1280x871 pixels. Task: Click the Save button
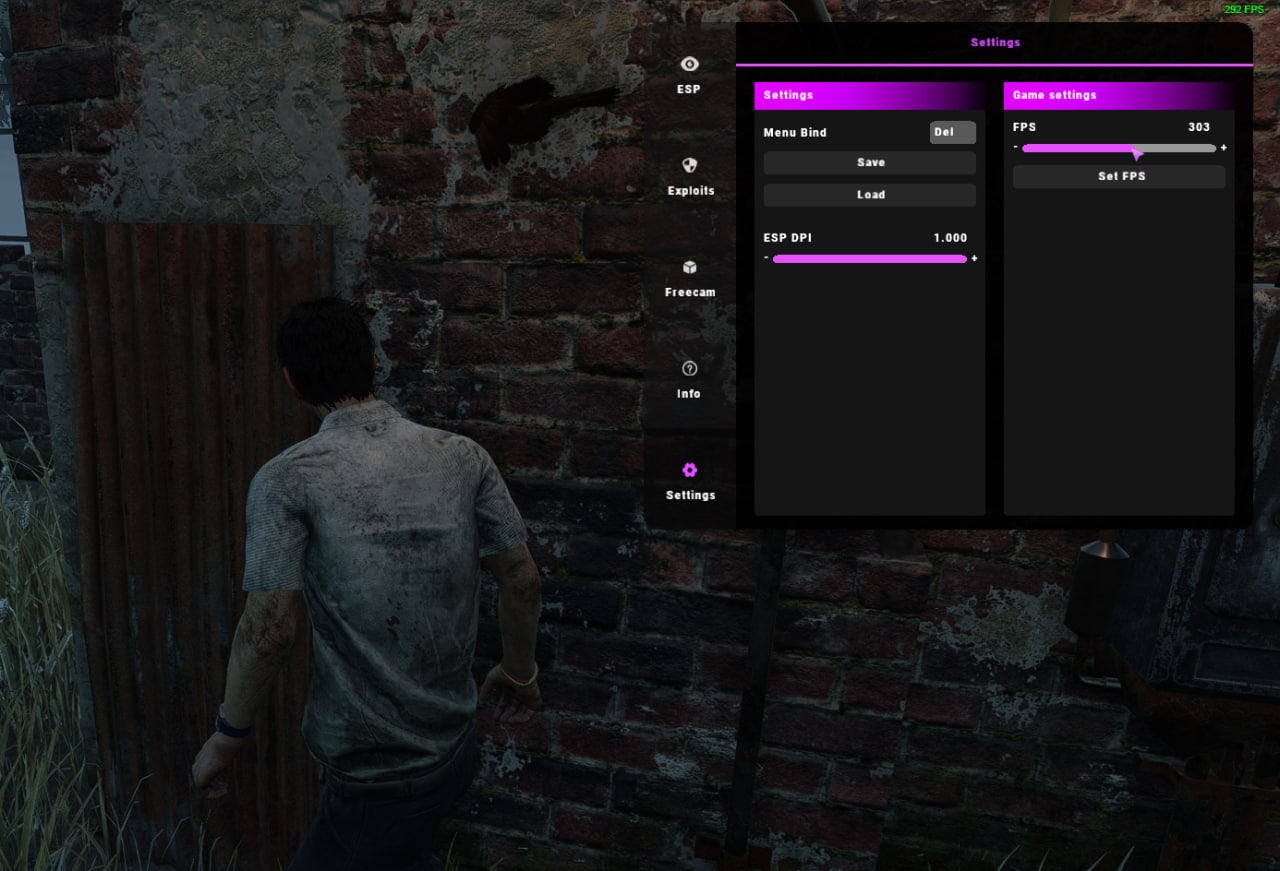[870, 163]
